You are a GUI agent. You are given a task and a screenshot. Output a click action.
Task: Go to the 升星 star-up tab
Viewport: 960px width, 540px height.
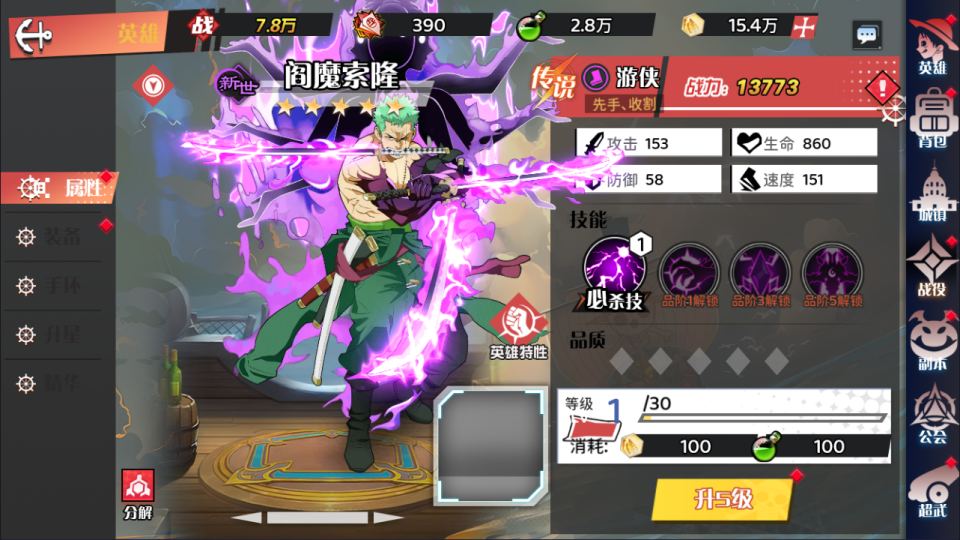point(62,334)
